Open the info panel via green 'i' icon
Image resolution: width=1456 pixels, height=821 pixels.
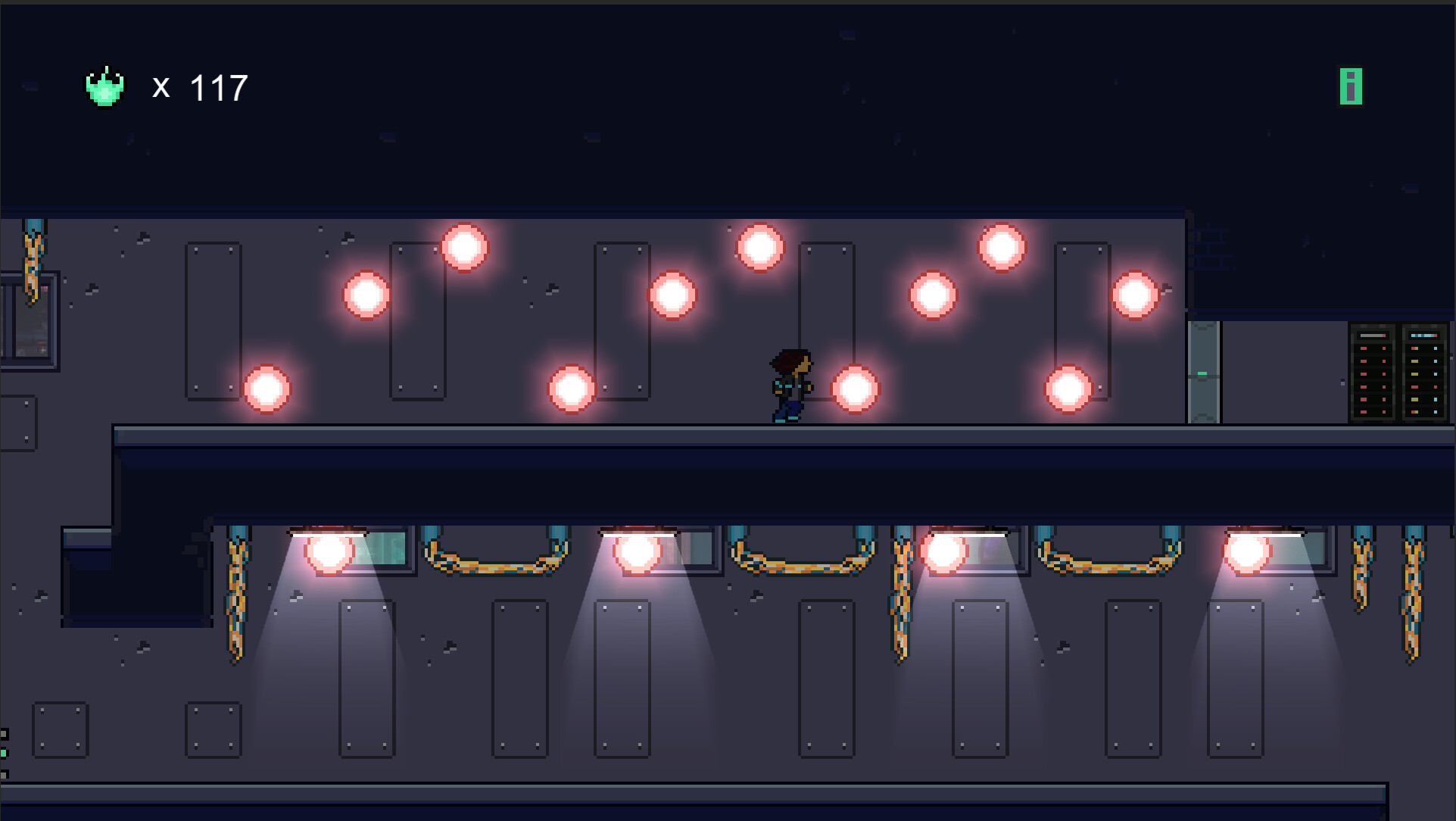pos(1351,86)
